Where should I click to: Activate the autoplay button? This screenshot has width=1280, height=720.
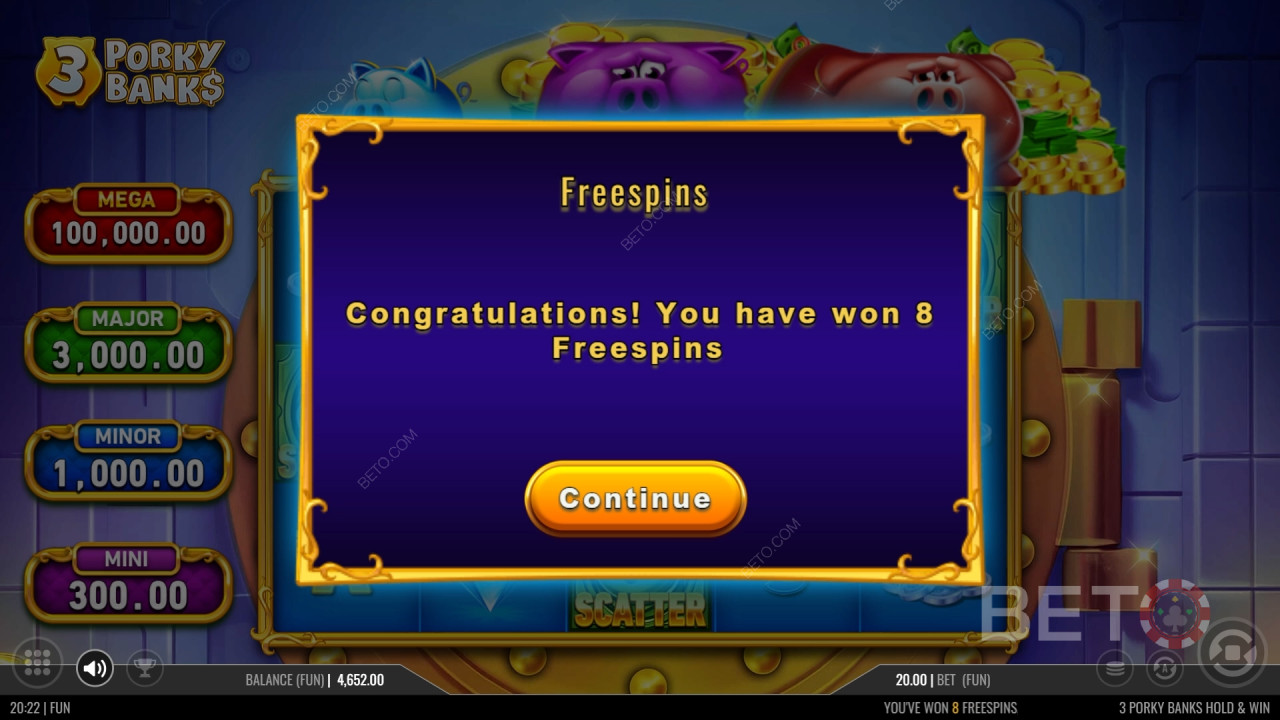point(1164,666)
